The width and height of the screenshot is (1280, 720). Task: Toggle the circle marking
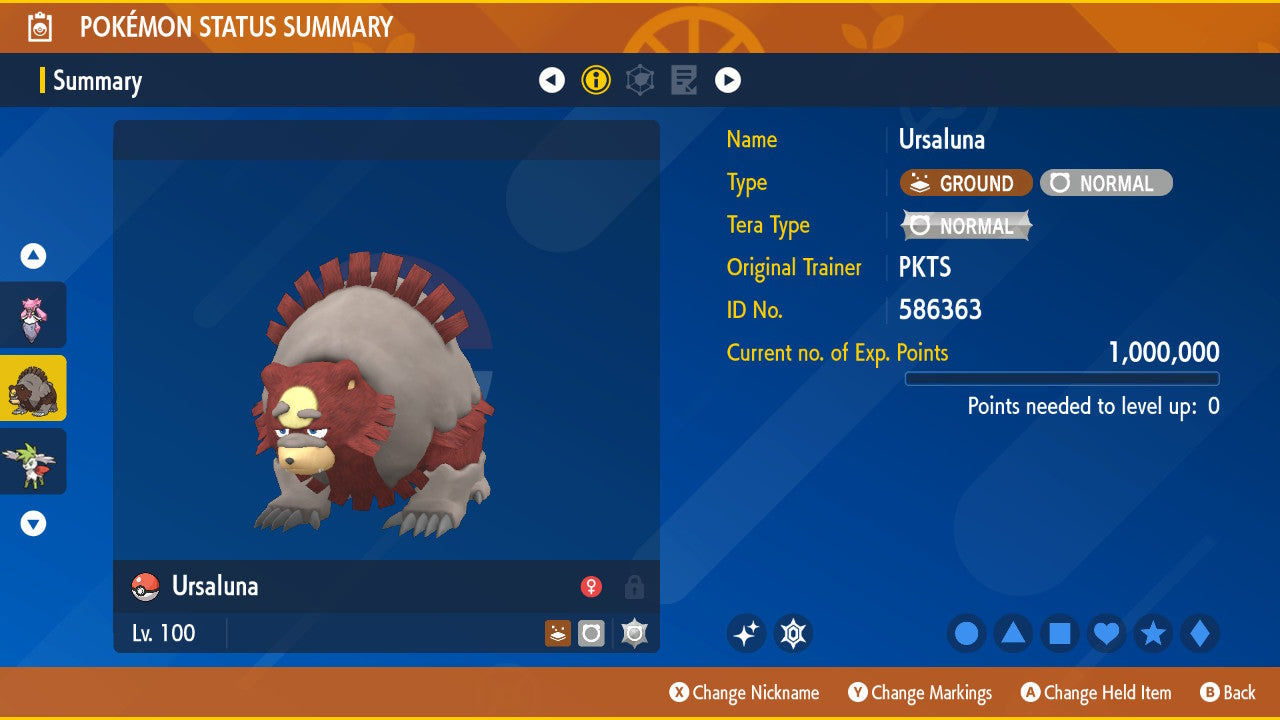(966, 634)
